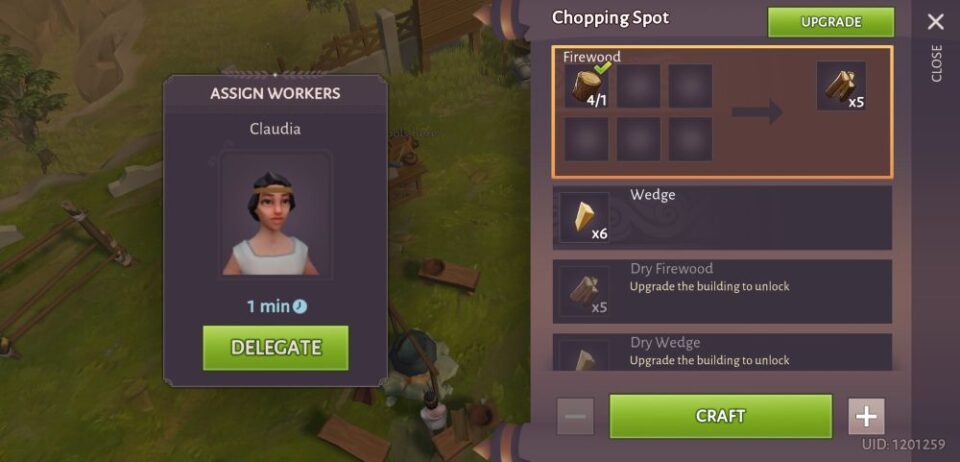Viewport: 960px width, 462px height.
Task: Start crafting with the Craft button
Action: (720, 416)
